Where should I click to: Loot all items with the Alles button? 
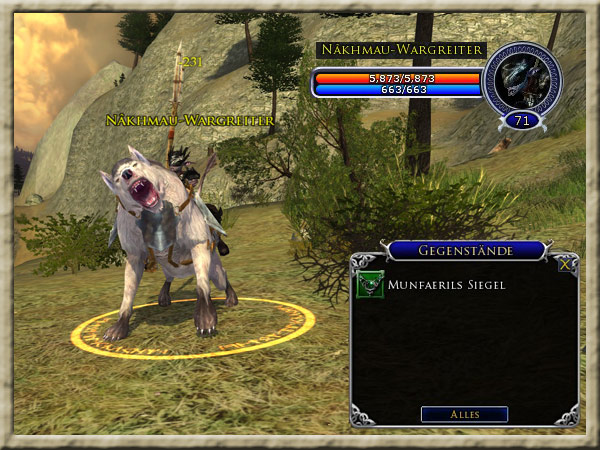464,414
